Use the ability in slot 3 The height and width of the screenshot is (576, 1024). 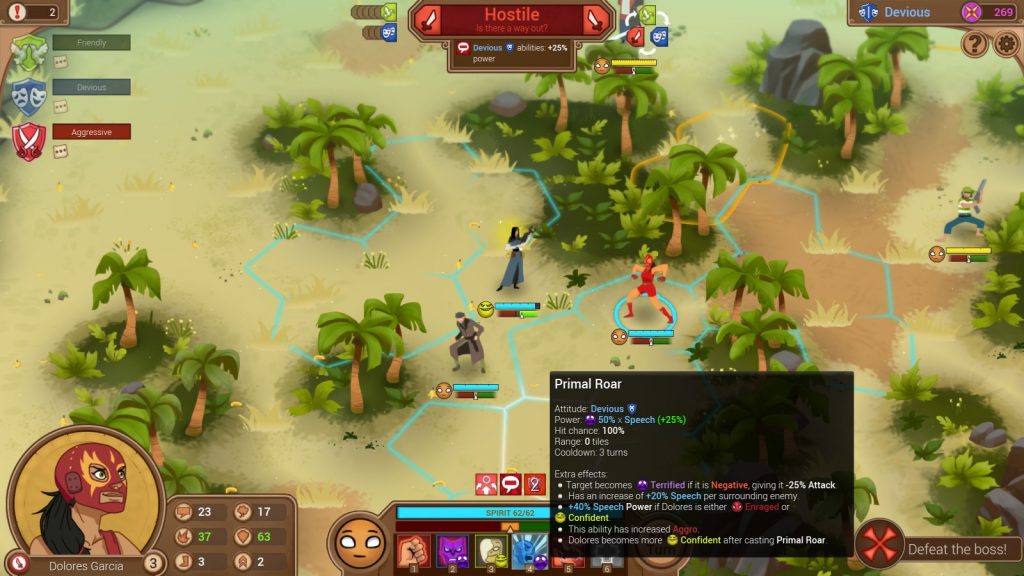pos(490,551)
